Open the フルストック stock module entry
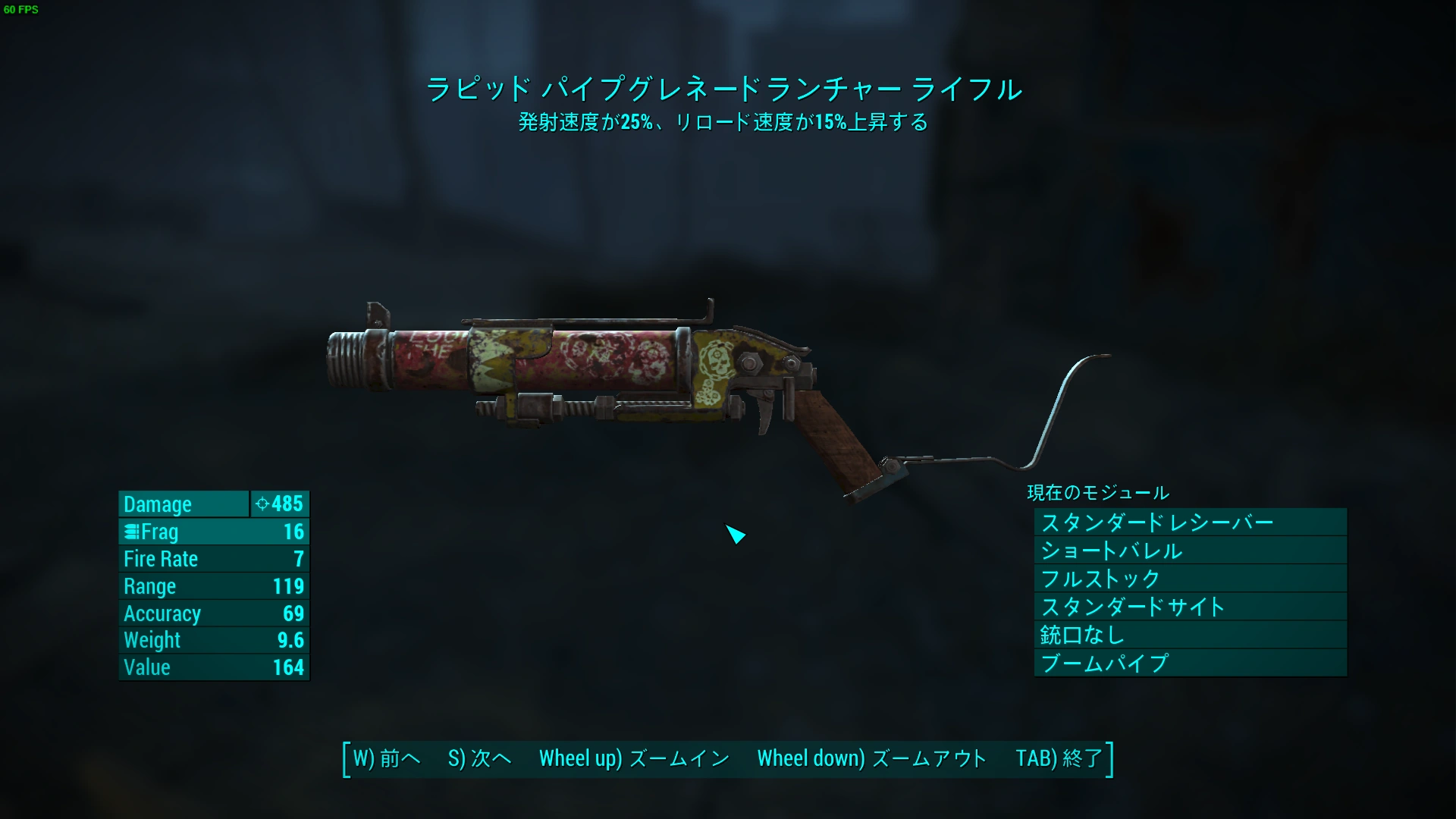Viewport: 1456px width, 819px height. pyautogui.click(x=1100, y=579)
